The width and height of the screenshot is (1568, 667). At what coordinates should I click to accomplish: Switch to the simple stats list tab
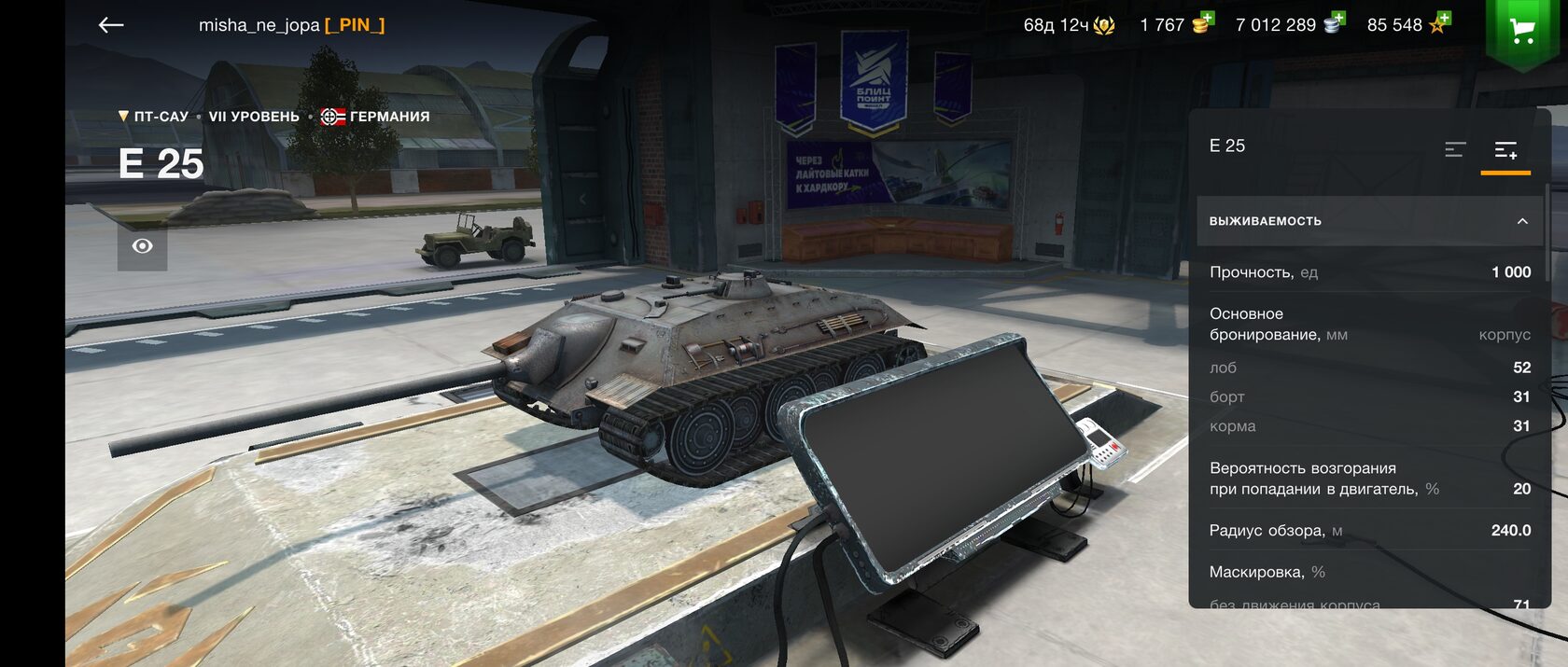1455,149
